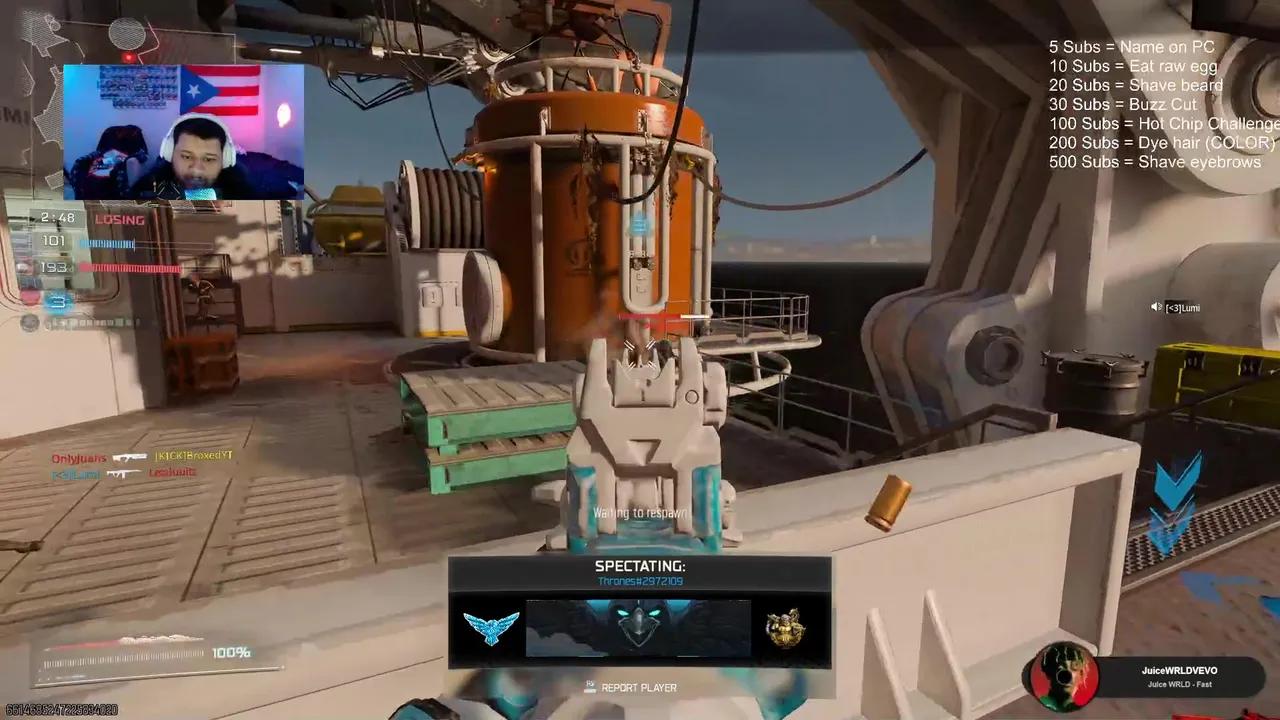Screen dimensions: 1280x720
Task: Click the blue kill counter icon under the timer
Action: 57,303
